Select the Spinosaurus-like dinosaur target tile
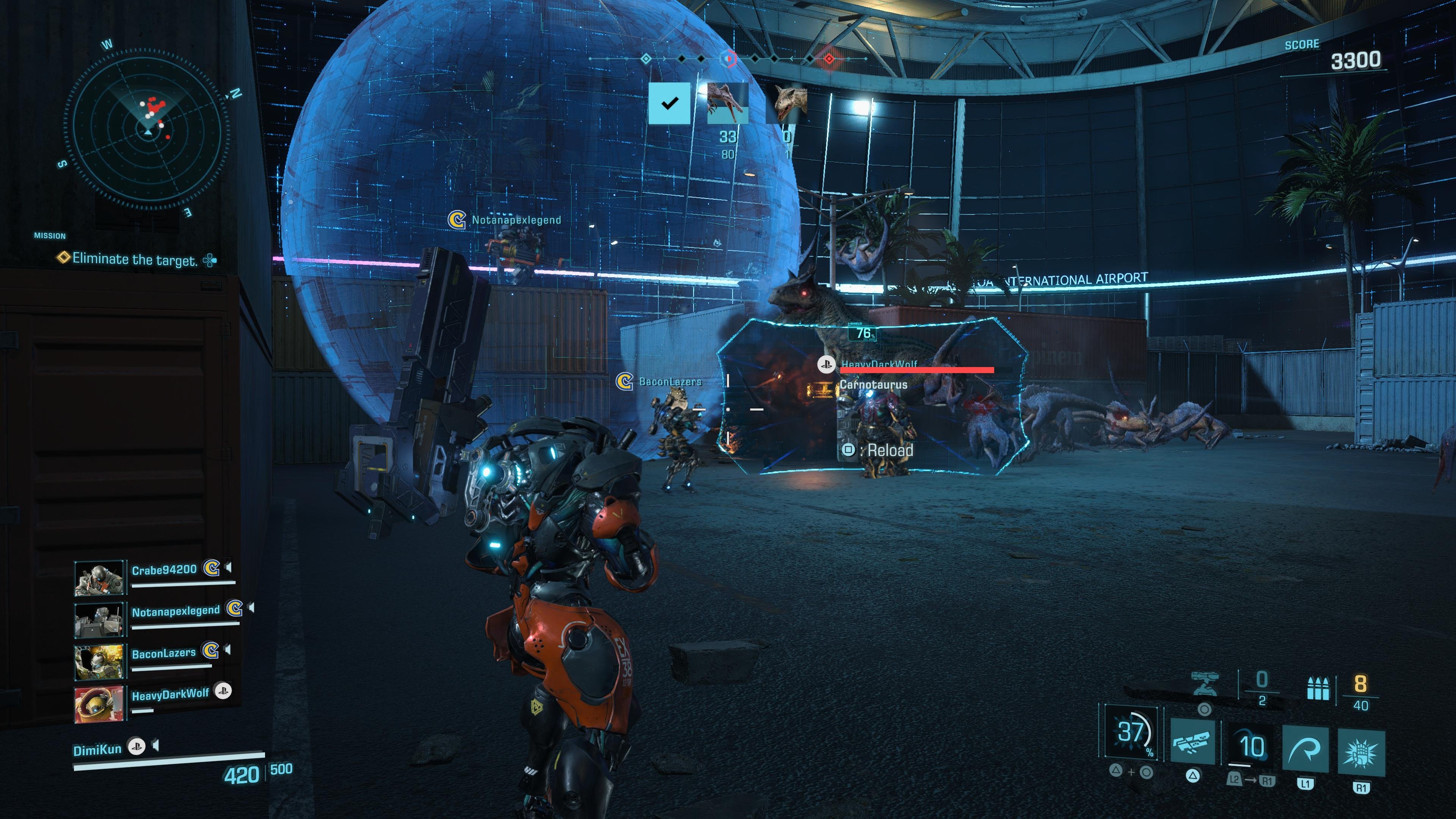 pyautogui.click(x=728, y=104)
